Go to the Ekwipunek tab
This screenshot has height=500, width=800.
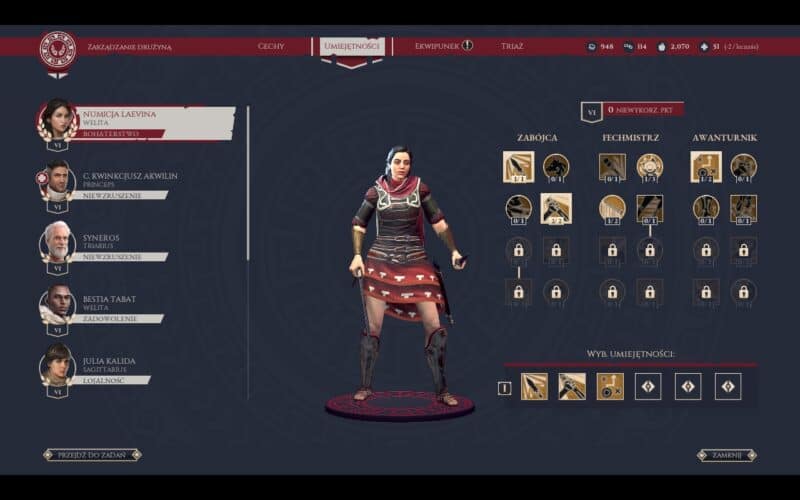point(435,46)
